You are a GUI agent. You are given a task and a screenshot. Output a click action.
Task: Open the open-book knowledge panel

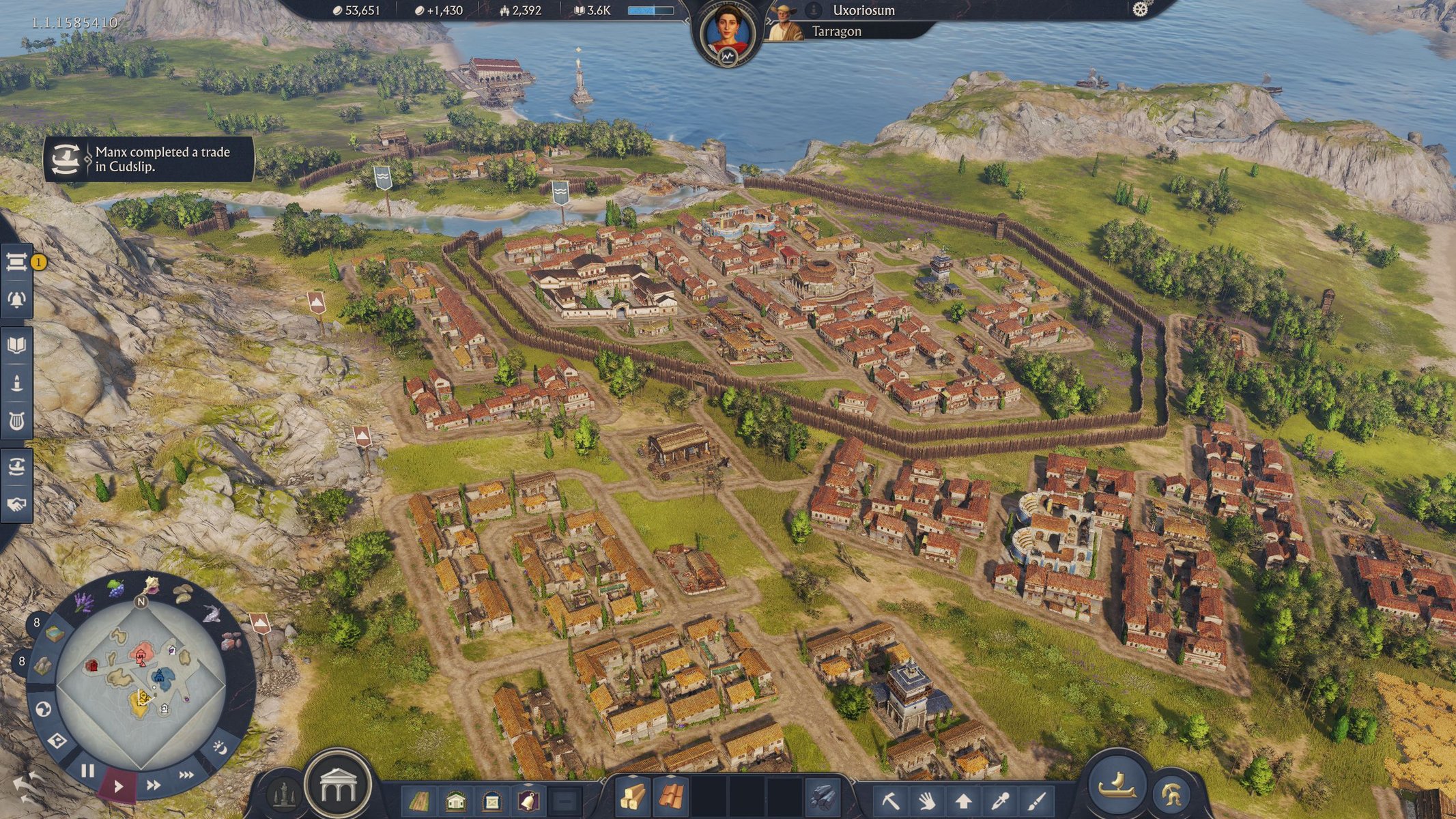click(17, 345)
